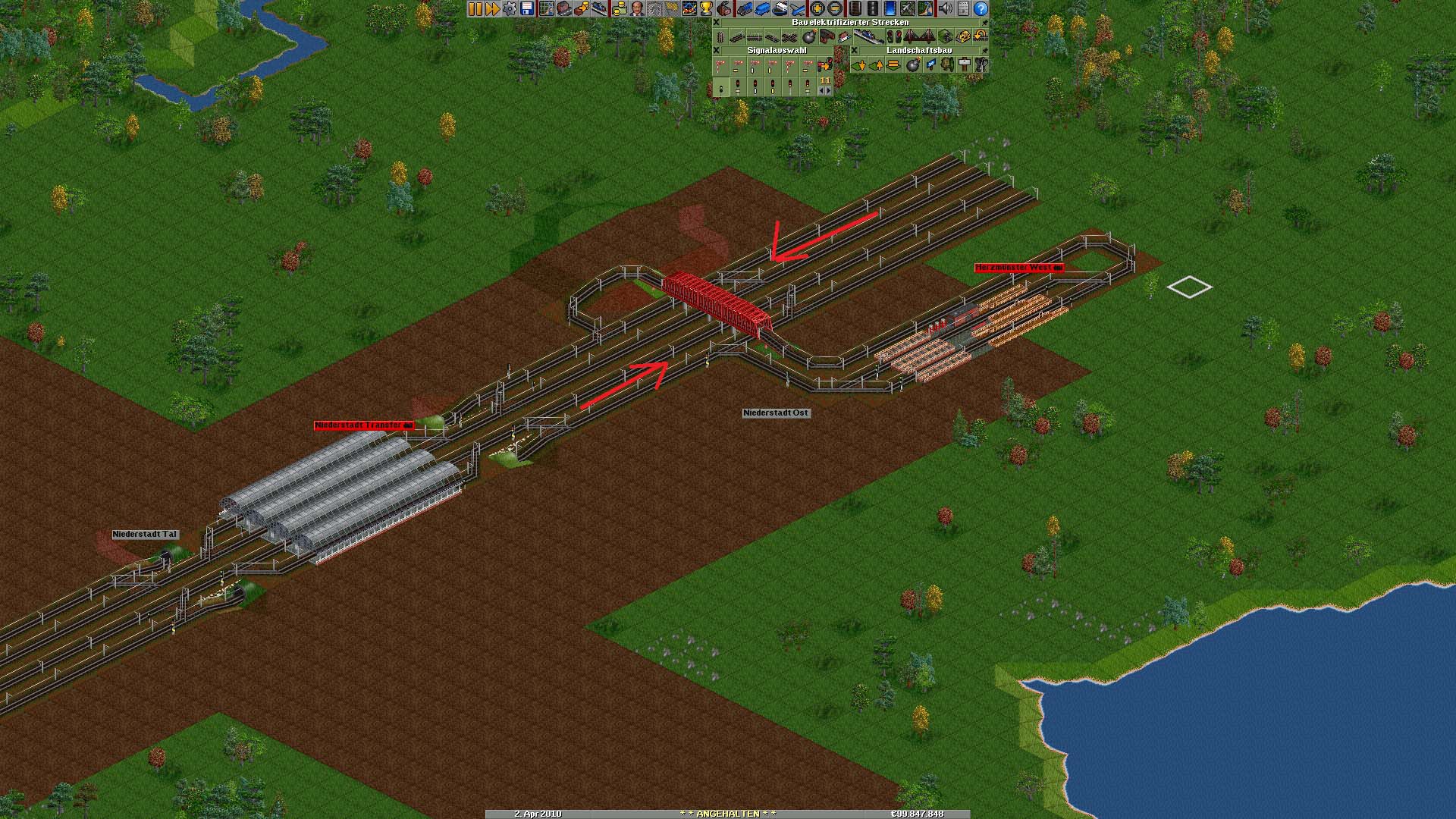Select the dynamite demolish tool in rail toolbar
This screenshot has height=819, width=1456.
pyautogui.click(x=808, y=36)
